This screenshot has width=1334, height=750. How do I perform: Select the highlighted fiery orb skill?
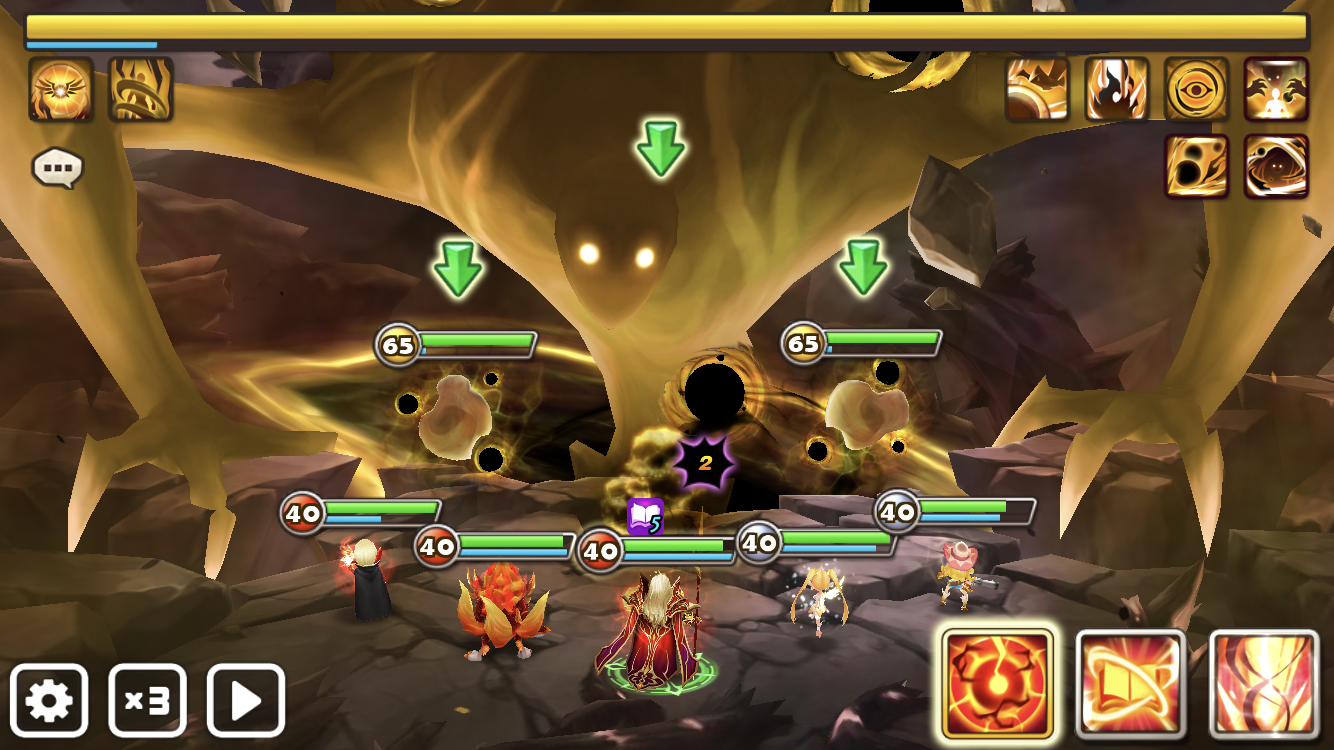(997, 684)
